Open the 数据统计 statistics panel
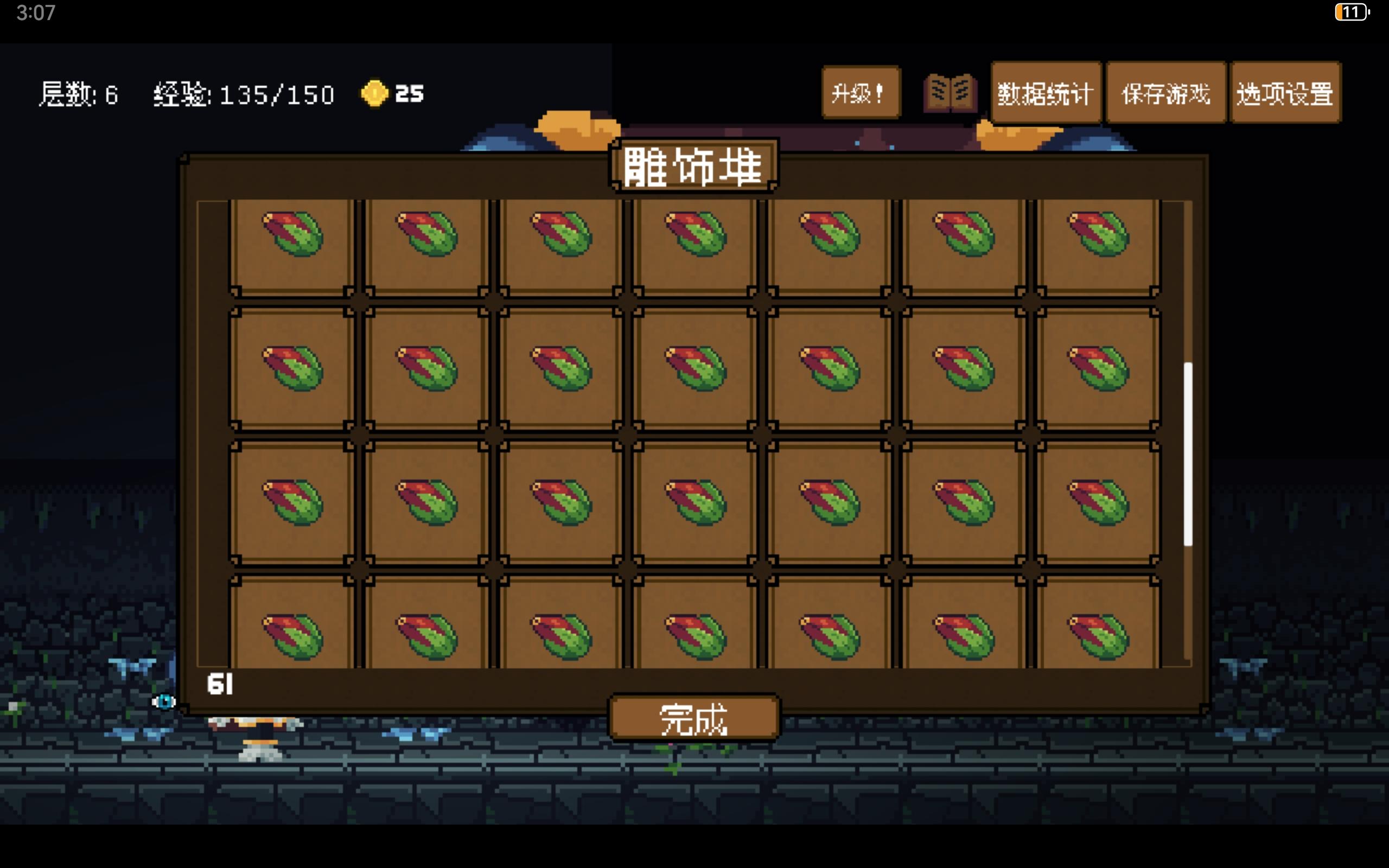The height and width of the screenshot is (868, 1389). (x=1045, y=93)
